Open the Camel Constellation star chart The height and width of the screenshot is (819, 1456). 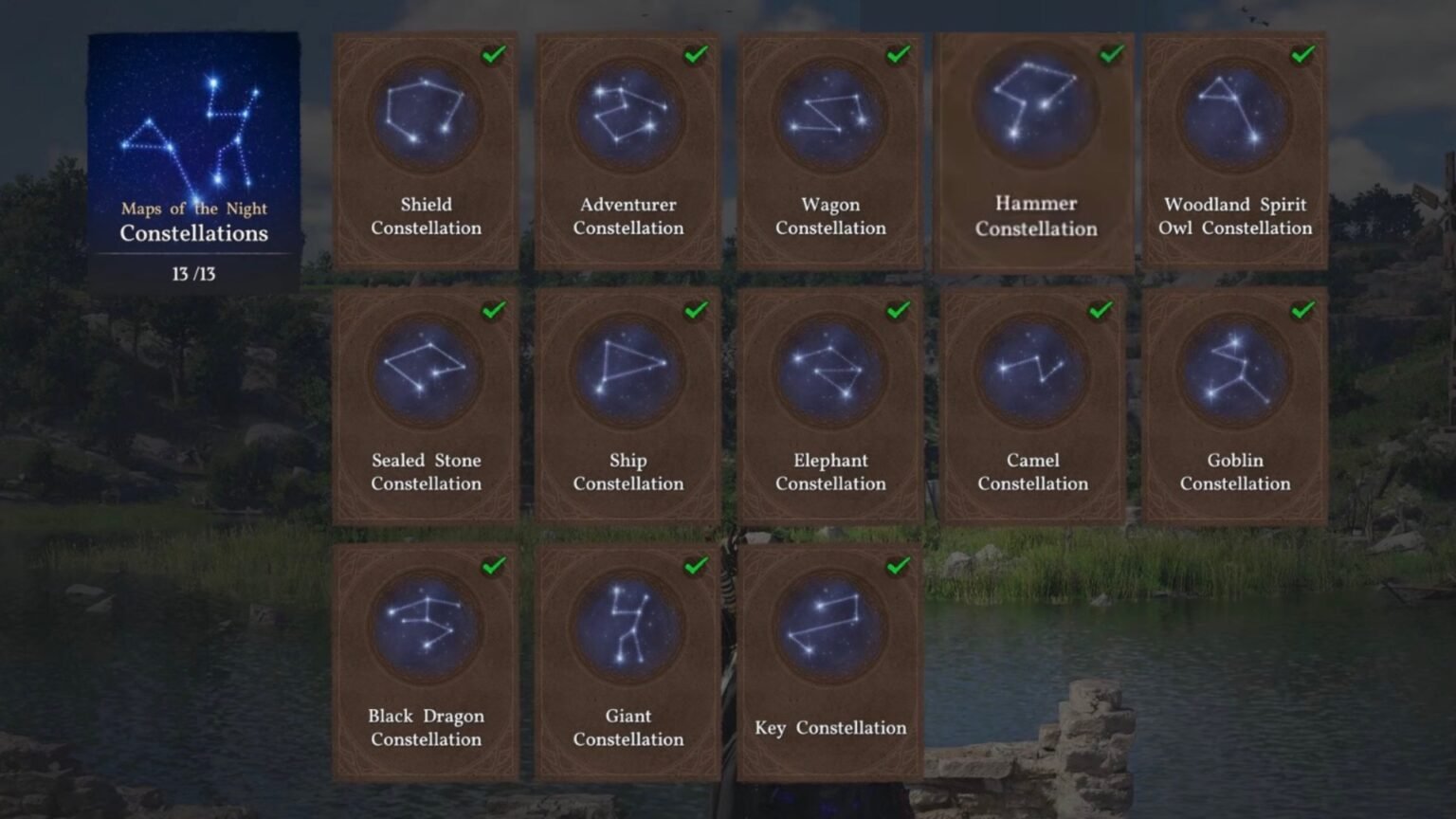click(x=1032, y=370)
